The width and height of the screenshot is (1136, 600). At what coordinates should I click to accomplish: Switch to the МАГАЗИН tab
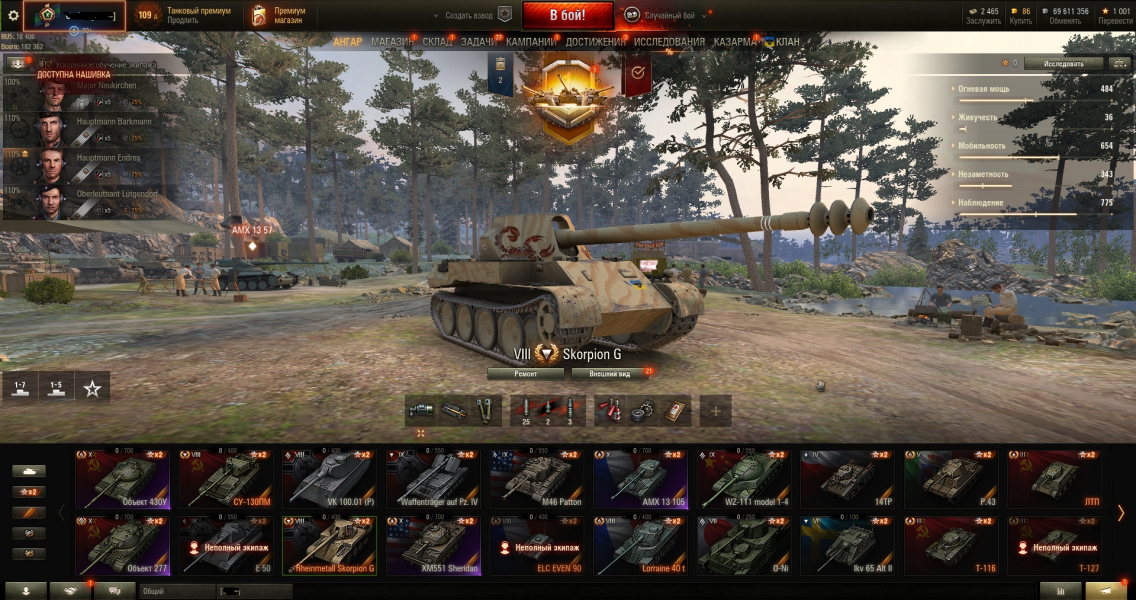tap(392, 42)
